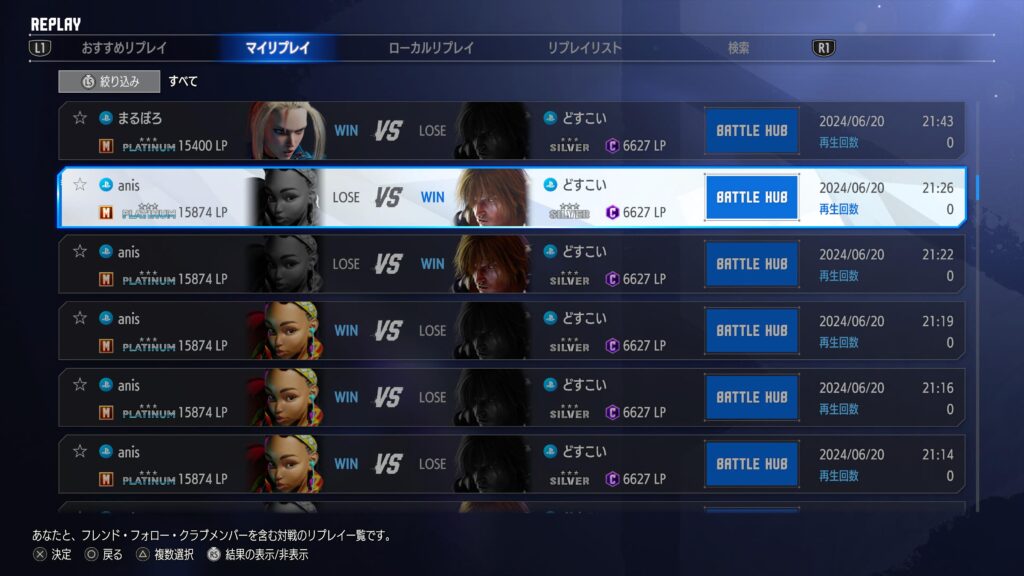Choose the replay recorded at 21:14
Screen dimensions: 1024x576
[x=512, y=464]
